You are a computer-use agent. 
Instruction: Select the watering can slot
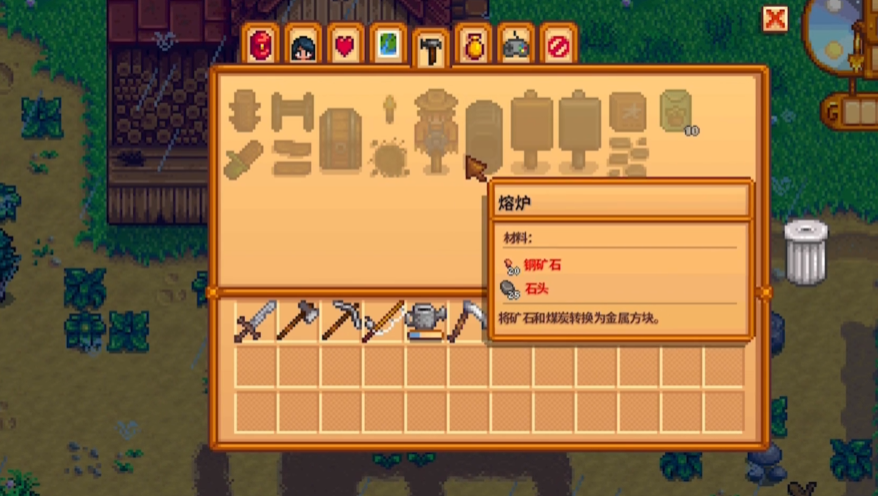pyautogui.click(x=424, y=322)
